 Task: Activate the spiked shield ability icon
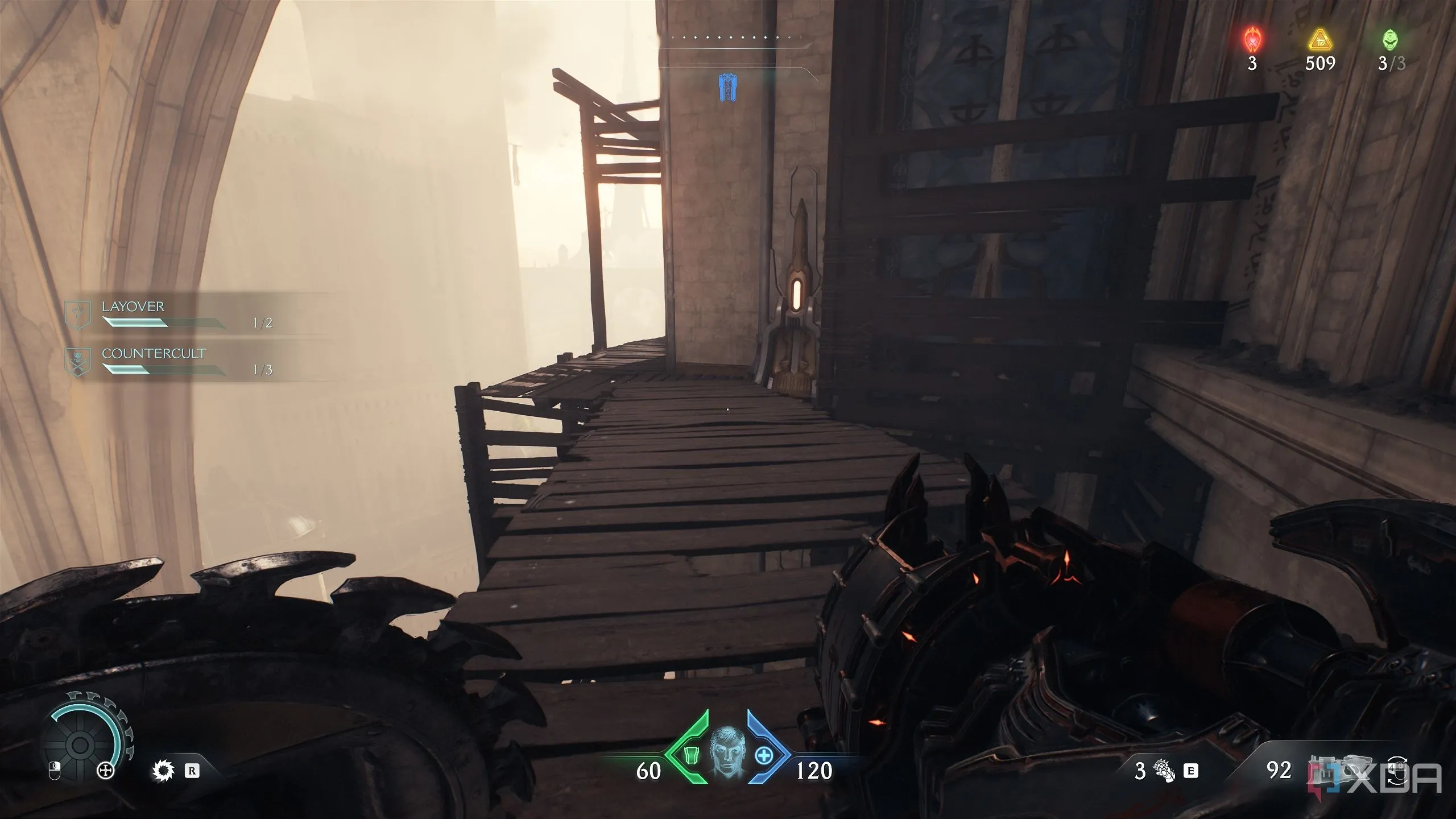pos(163,771)
